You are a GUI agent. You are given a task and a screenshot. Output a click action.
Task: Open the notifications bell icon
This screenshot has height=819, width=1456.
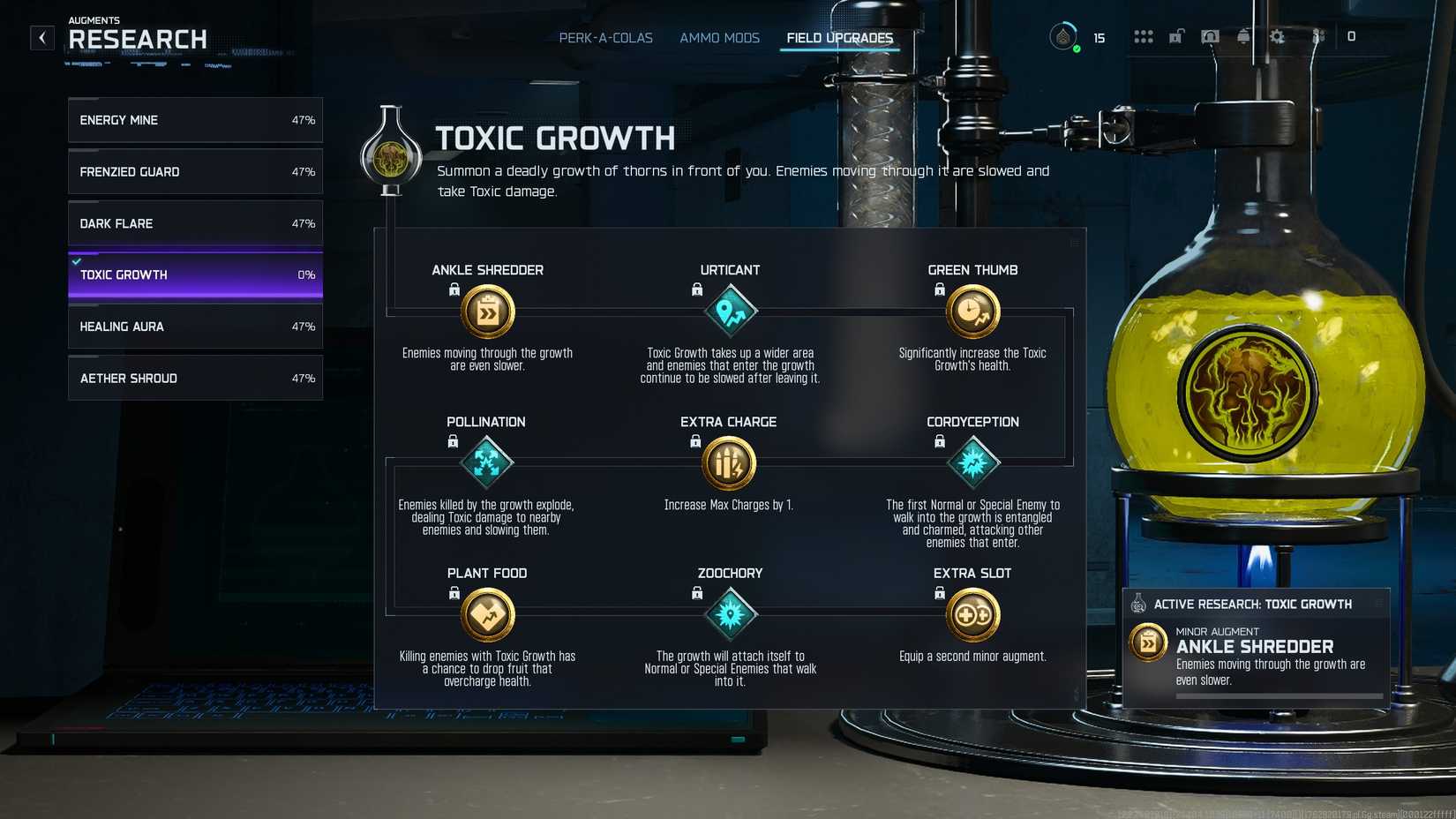coord(1244,37)
